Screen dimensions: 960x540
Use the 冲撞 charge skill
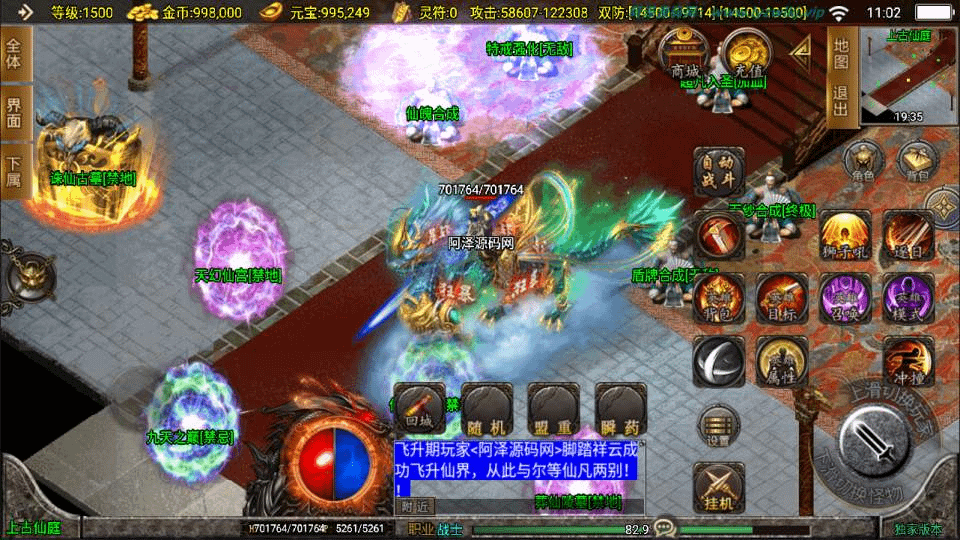coord(908,362)
